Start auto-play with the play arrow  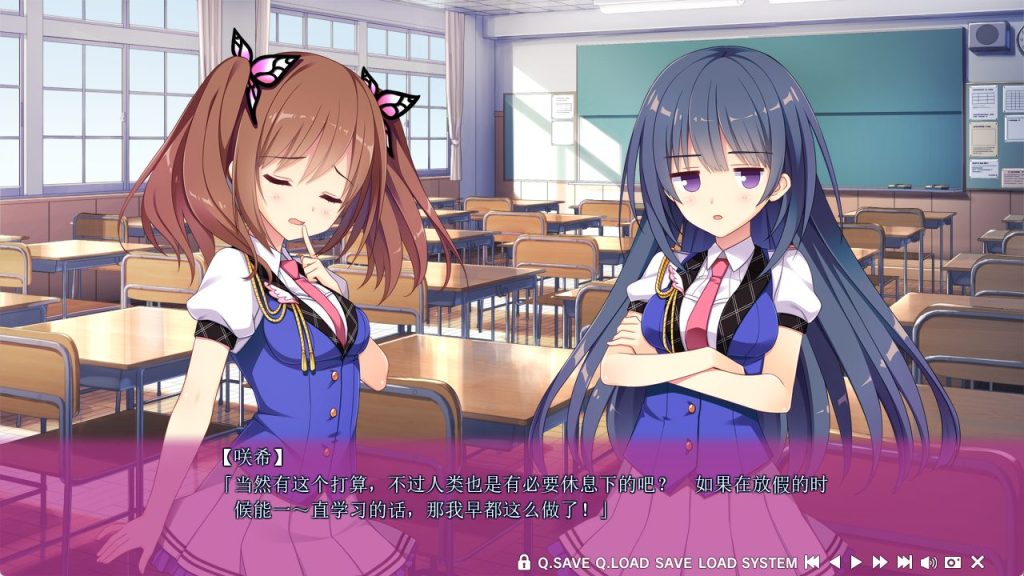tap(856, 563)
